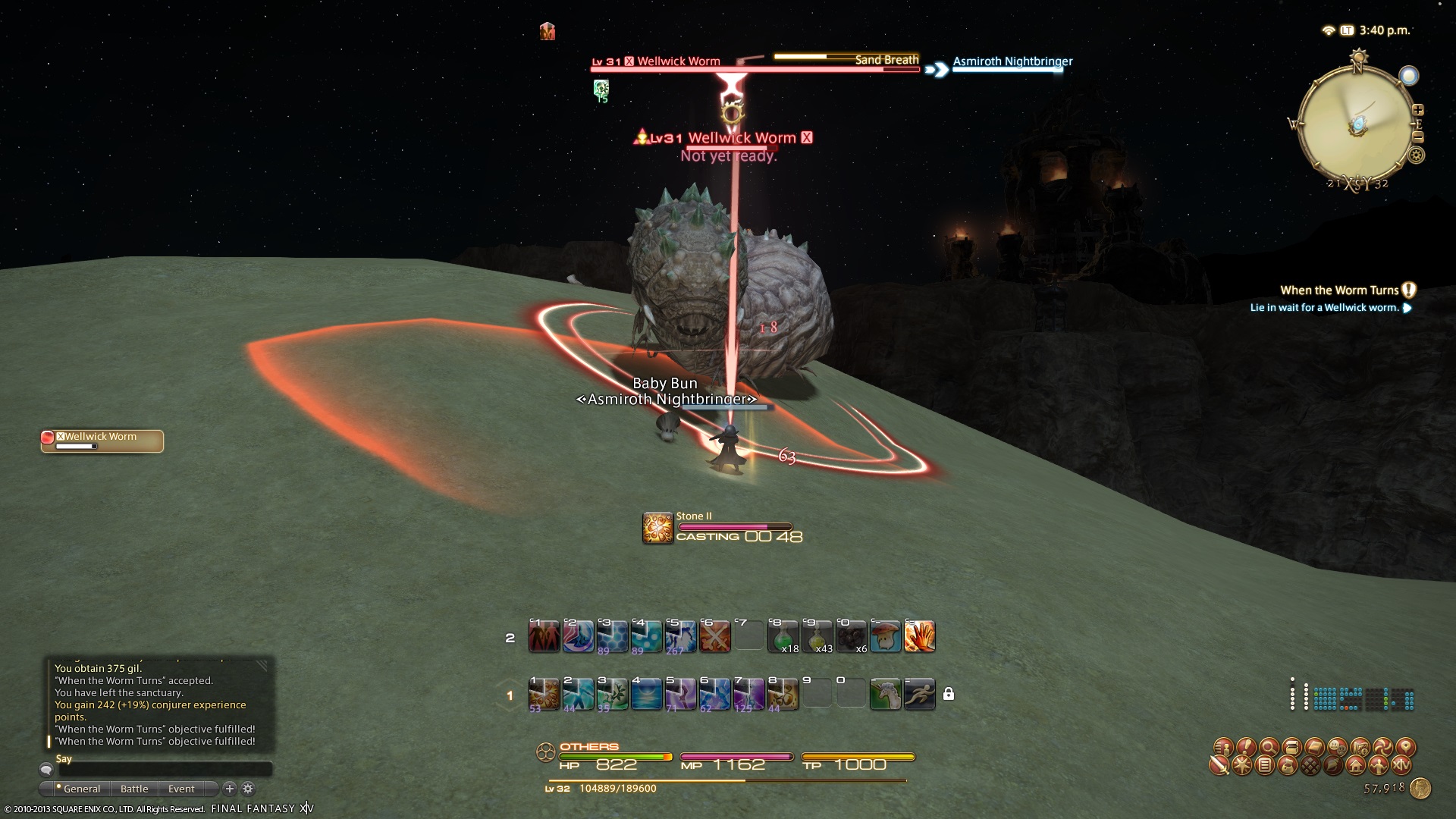Add a new chat tab with plus button
The width and height of the screenshot is (1456, 819).
pos(230,789)
